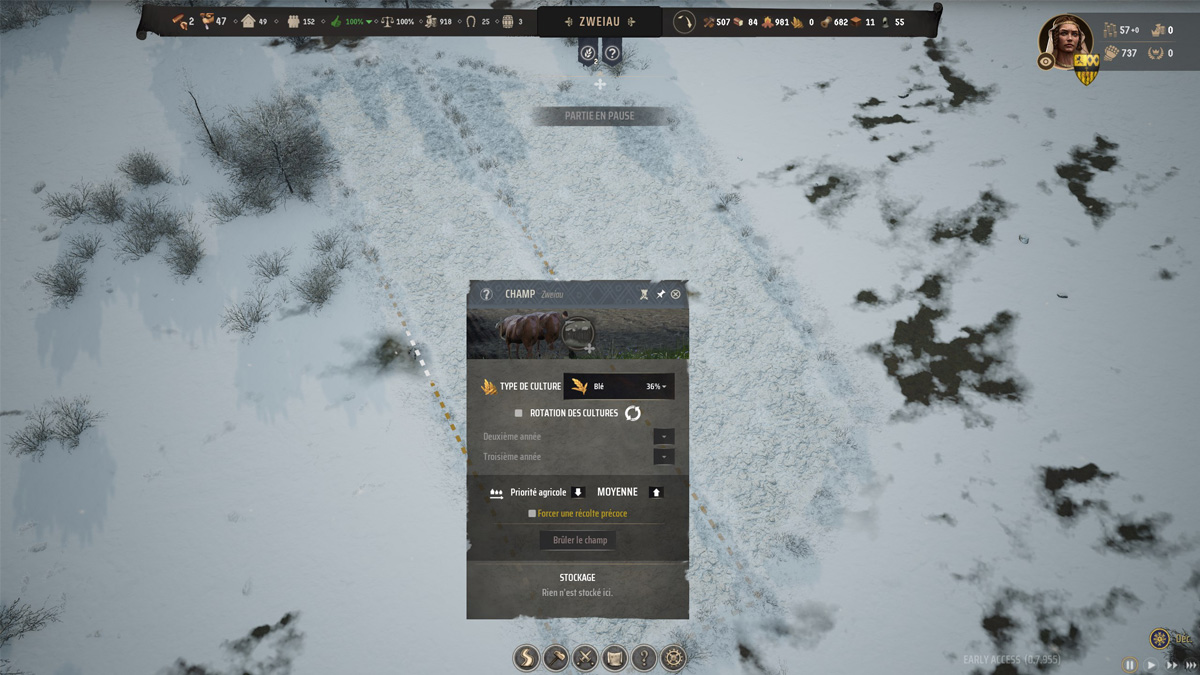
Task: Open the Blé crop type dropdown
Action: (619, 386)
